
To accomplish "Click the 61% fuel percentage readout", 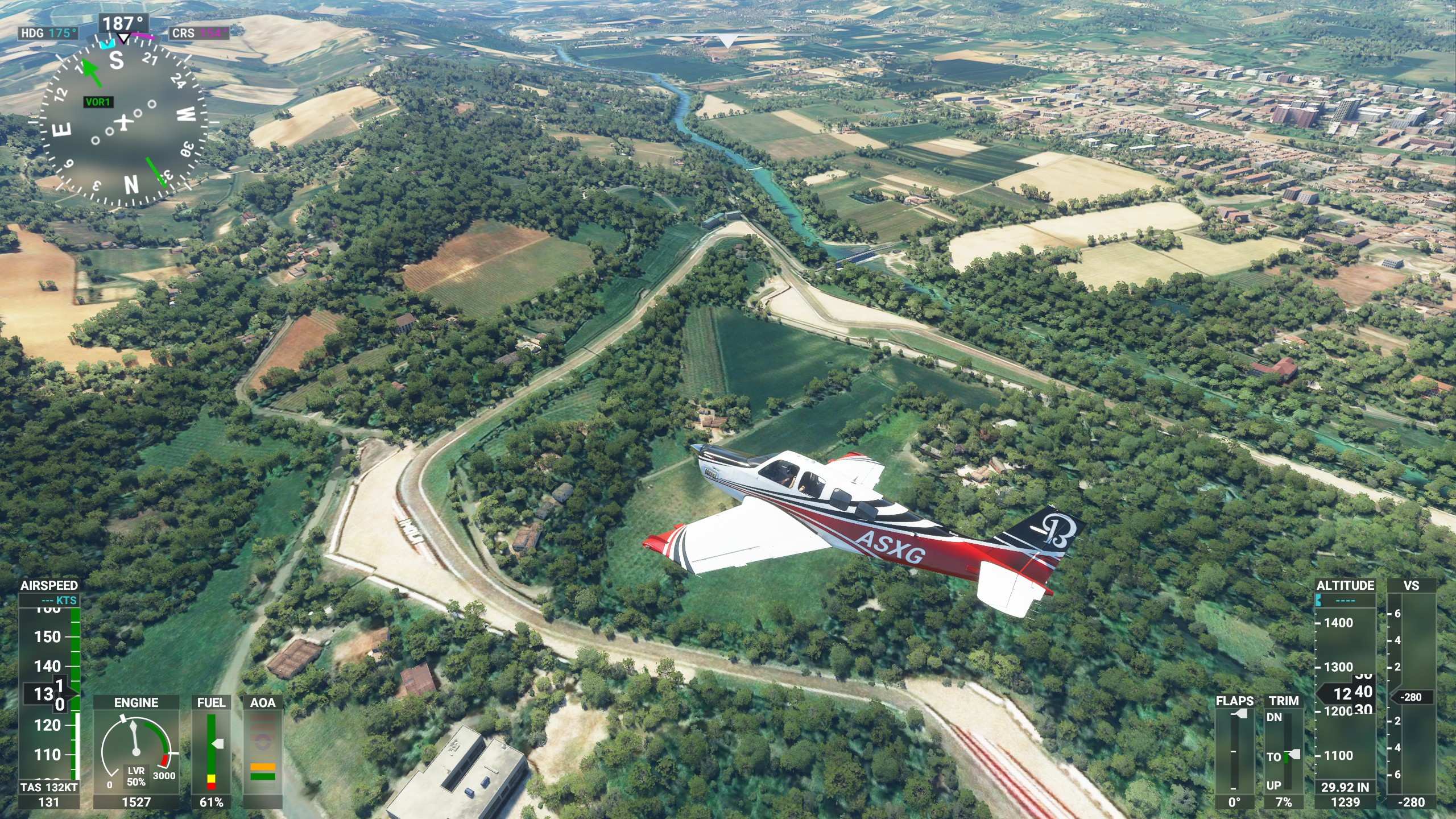I will [x=210, y=802].
